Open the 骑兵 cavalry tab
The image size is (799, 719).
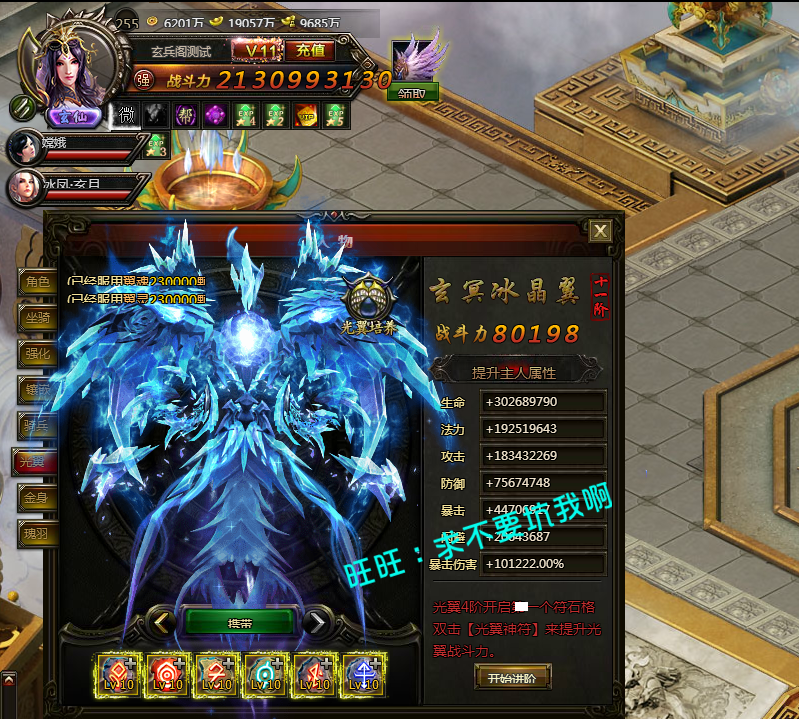point(37,426)
